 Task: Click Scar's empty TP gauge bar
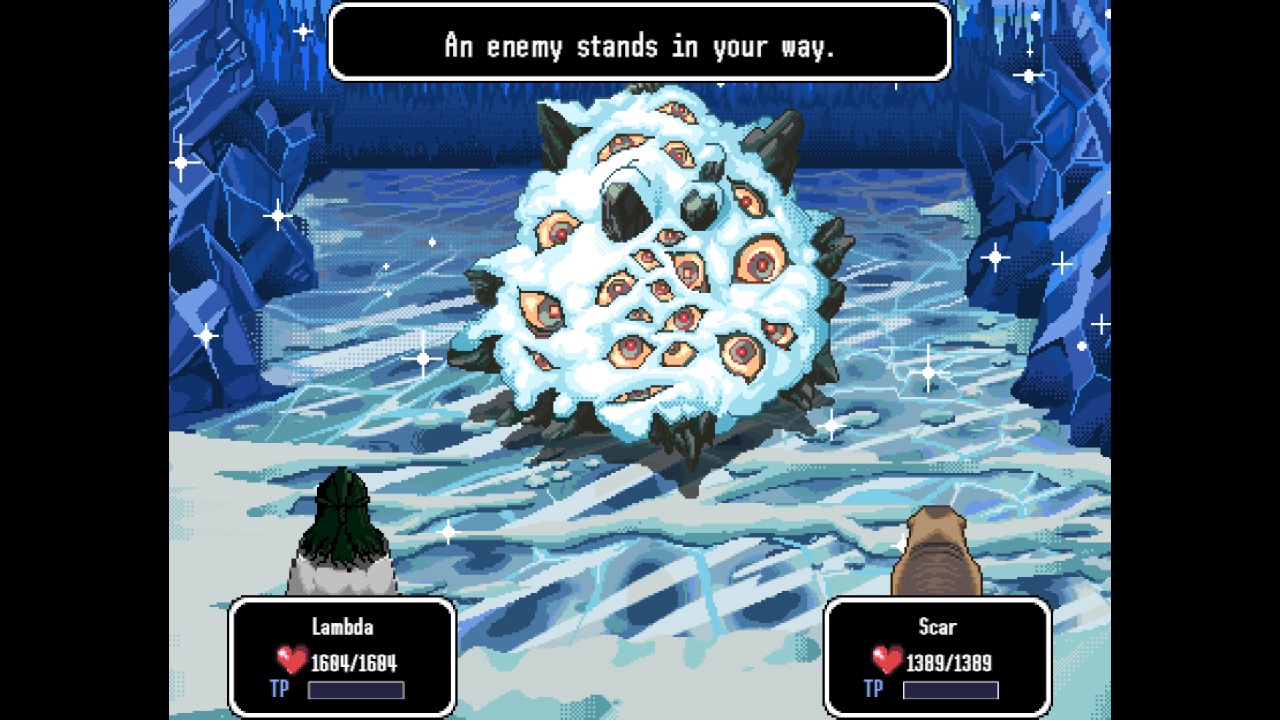pyautogui.click(x=950, y=689)
